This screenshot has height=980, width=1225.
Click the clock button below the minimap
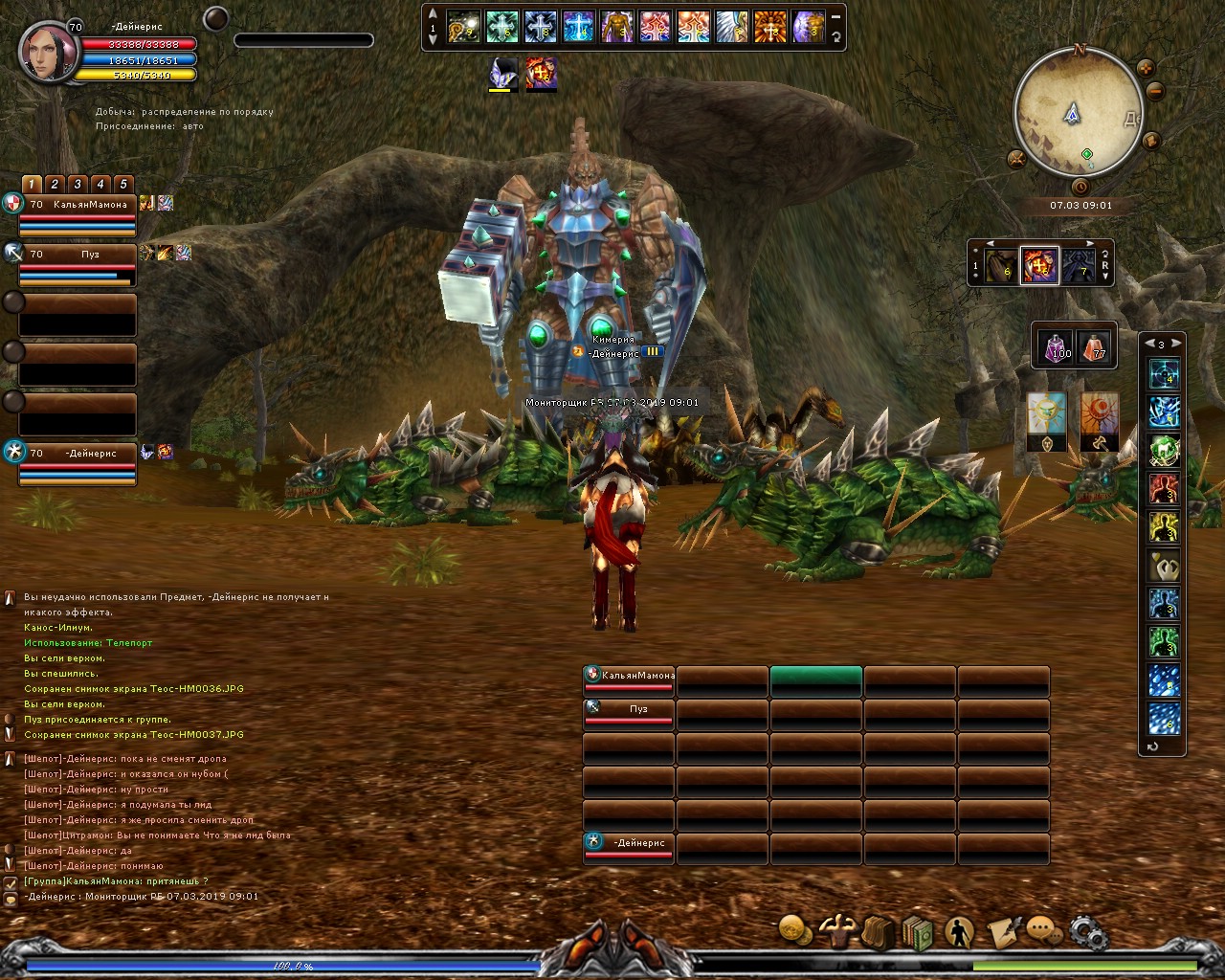[1080, 187]
